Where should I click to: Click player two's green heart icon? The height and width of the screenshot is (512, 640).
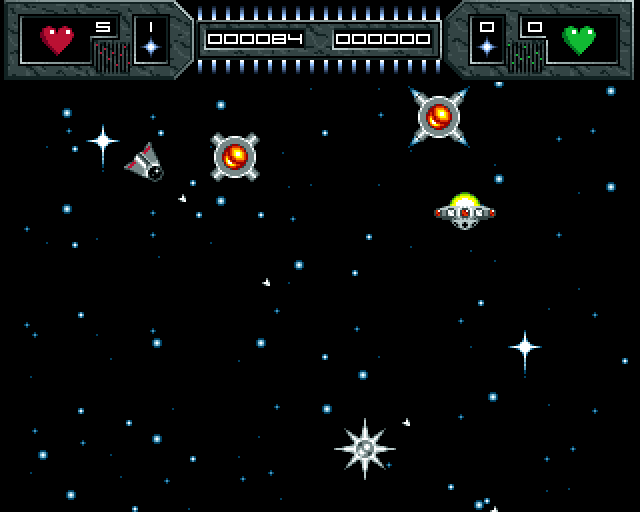[578, 40]
